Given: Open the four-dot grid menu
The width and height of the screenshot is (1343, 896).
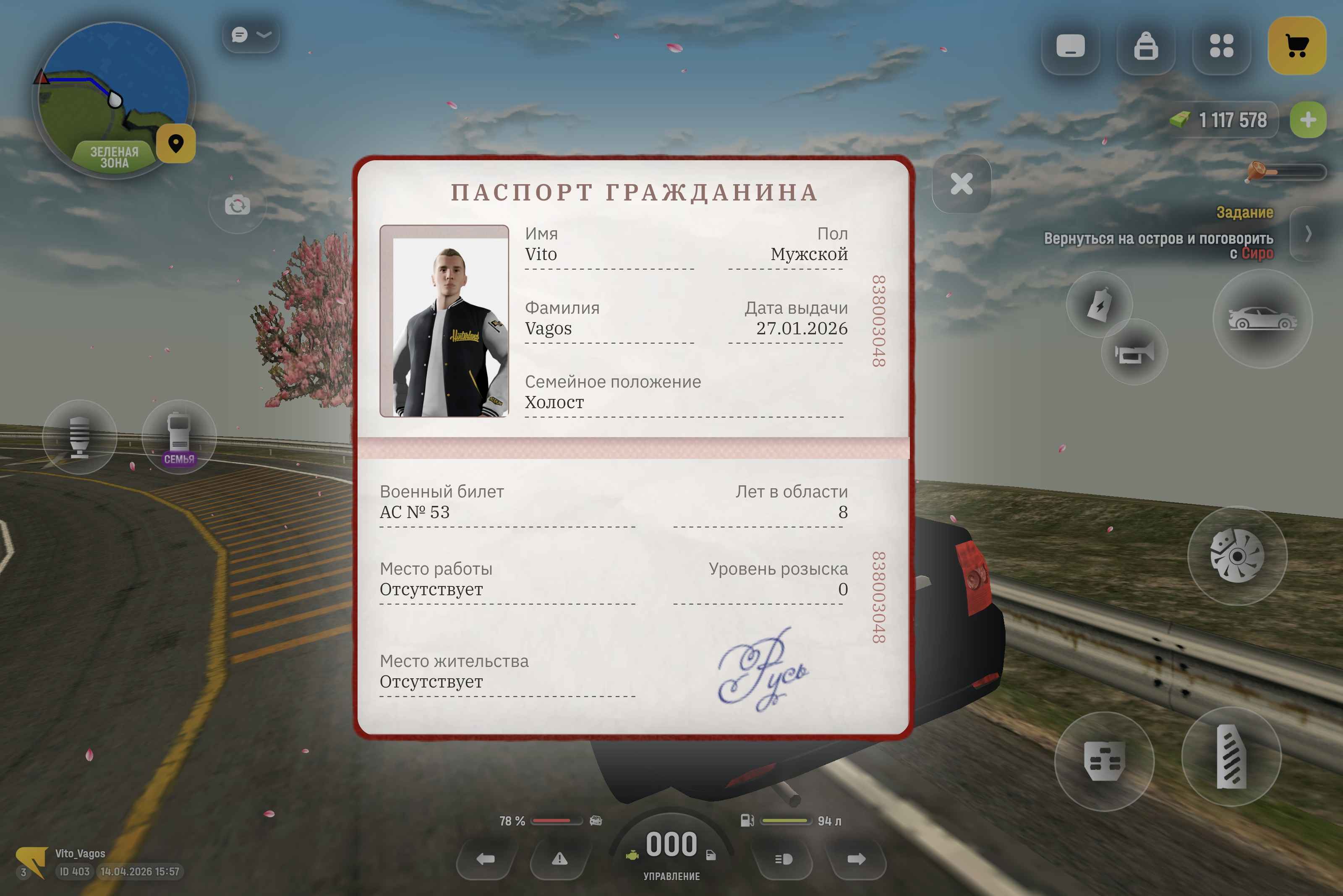Looking at the screenshot, I should click(x=1221, y=46).
